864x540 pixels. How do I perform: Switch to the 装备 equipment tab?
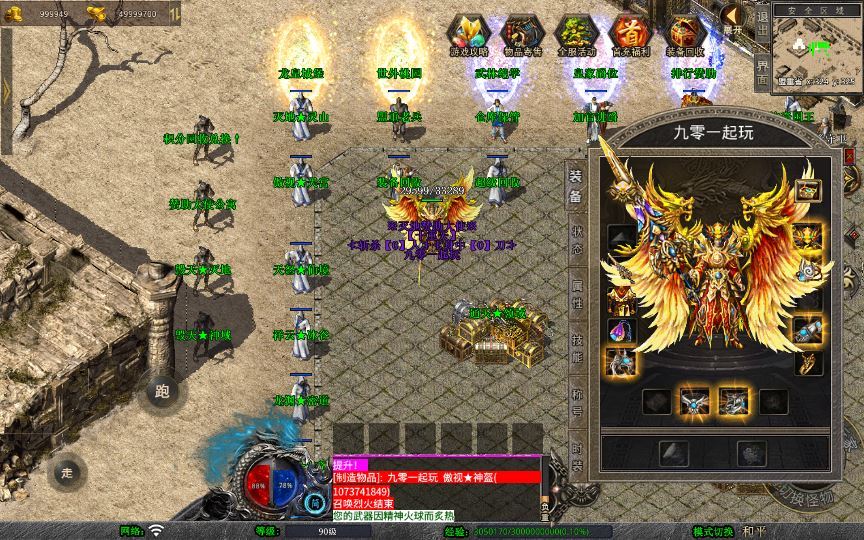(x=577, y=188)
